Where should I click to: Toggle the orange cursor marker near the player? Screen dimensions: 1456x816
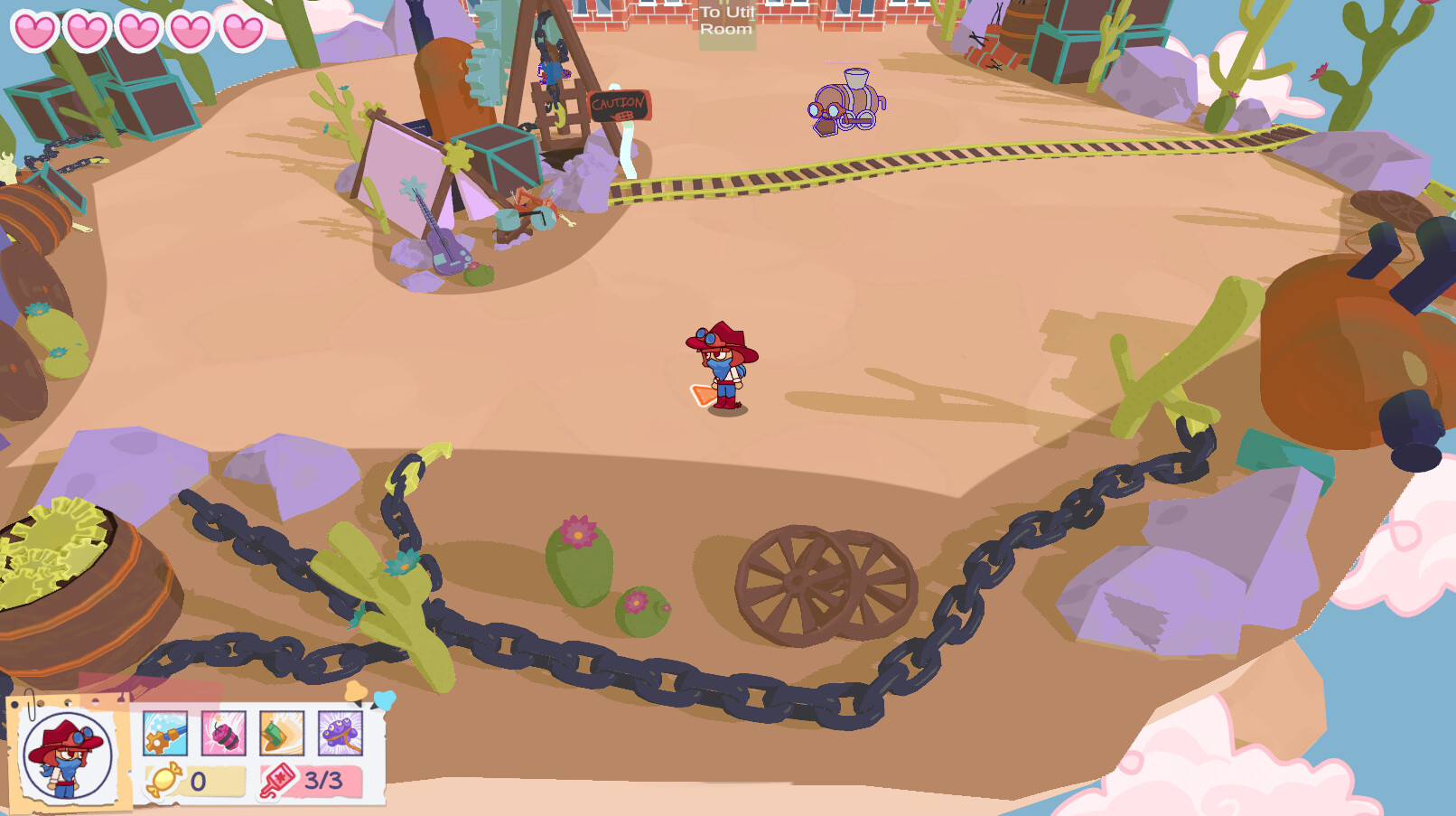(x=704, y=394)
